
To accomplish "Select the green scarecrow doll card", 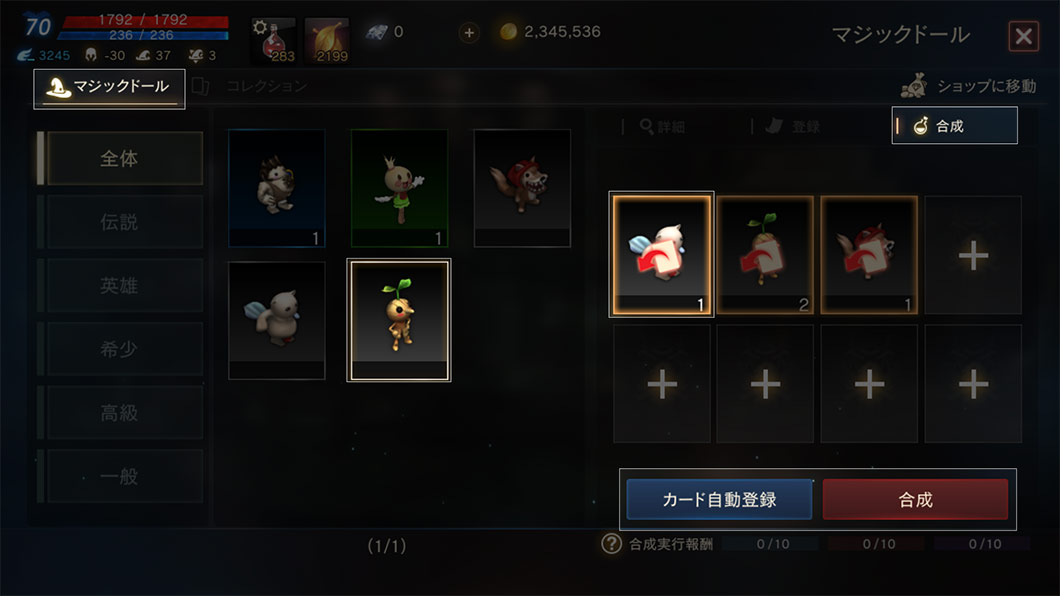I will click(399, 187).
